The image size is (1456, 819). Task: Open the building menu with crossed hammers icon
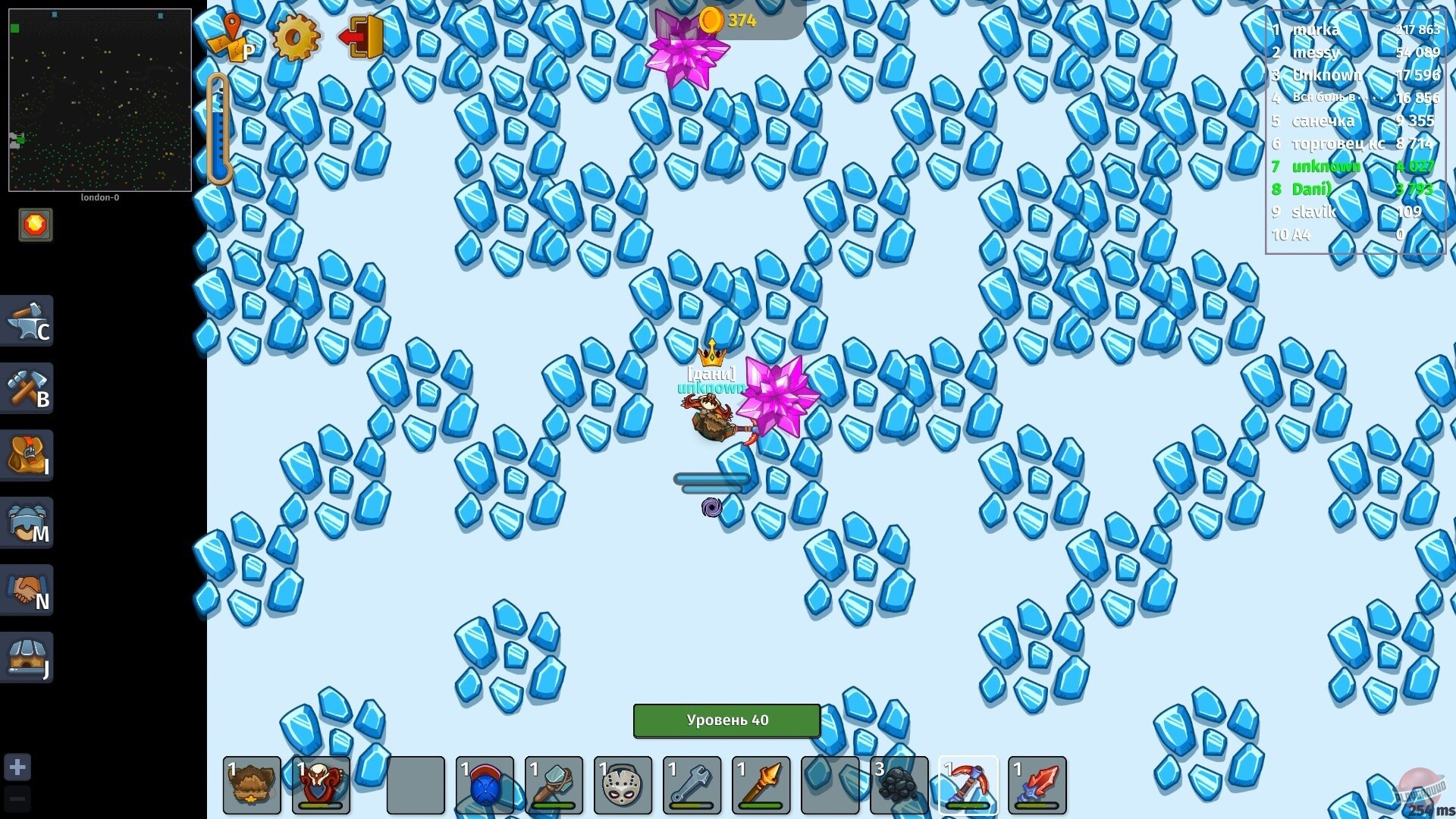[x=27, y=388]
